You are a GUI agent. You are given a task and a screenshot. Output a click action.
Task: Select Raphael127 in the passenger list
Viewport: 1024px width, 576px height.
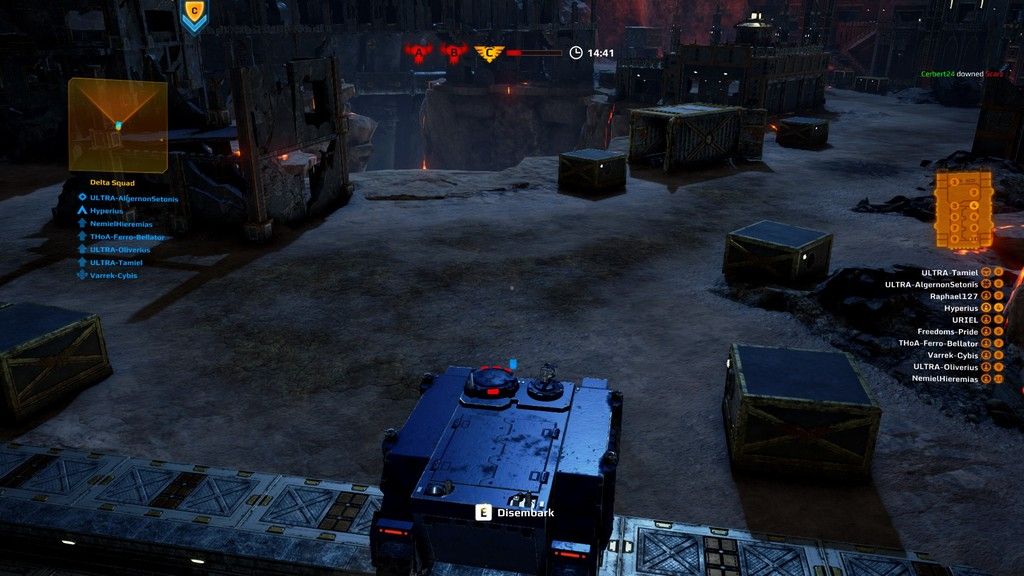tap(950, 296)
